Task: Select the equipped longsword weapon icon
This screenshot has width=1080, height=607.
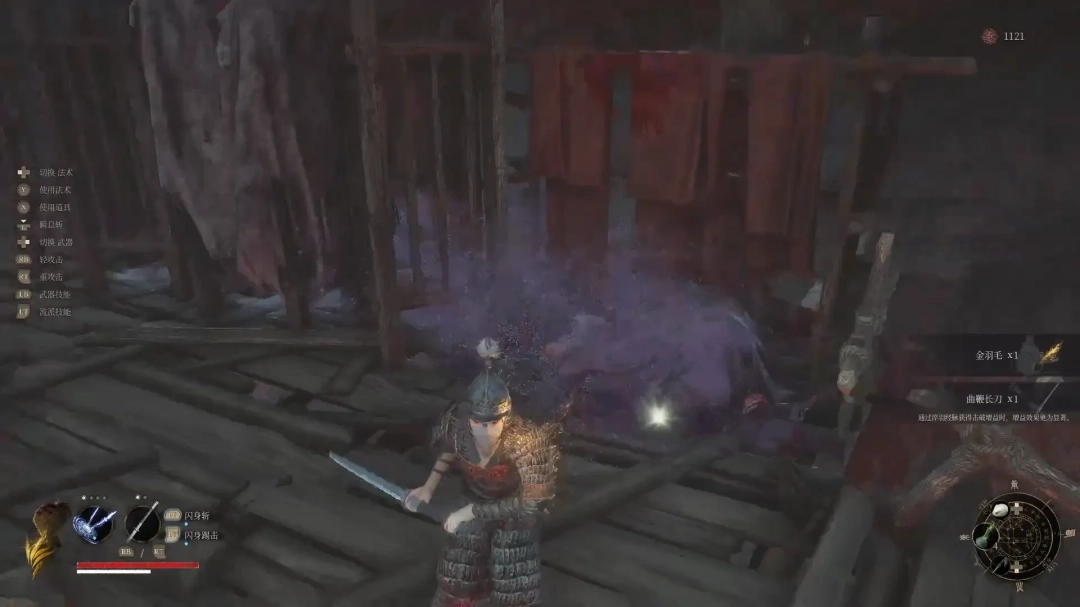Action: coord(143,524)
